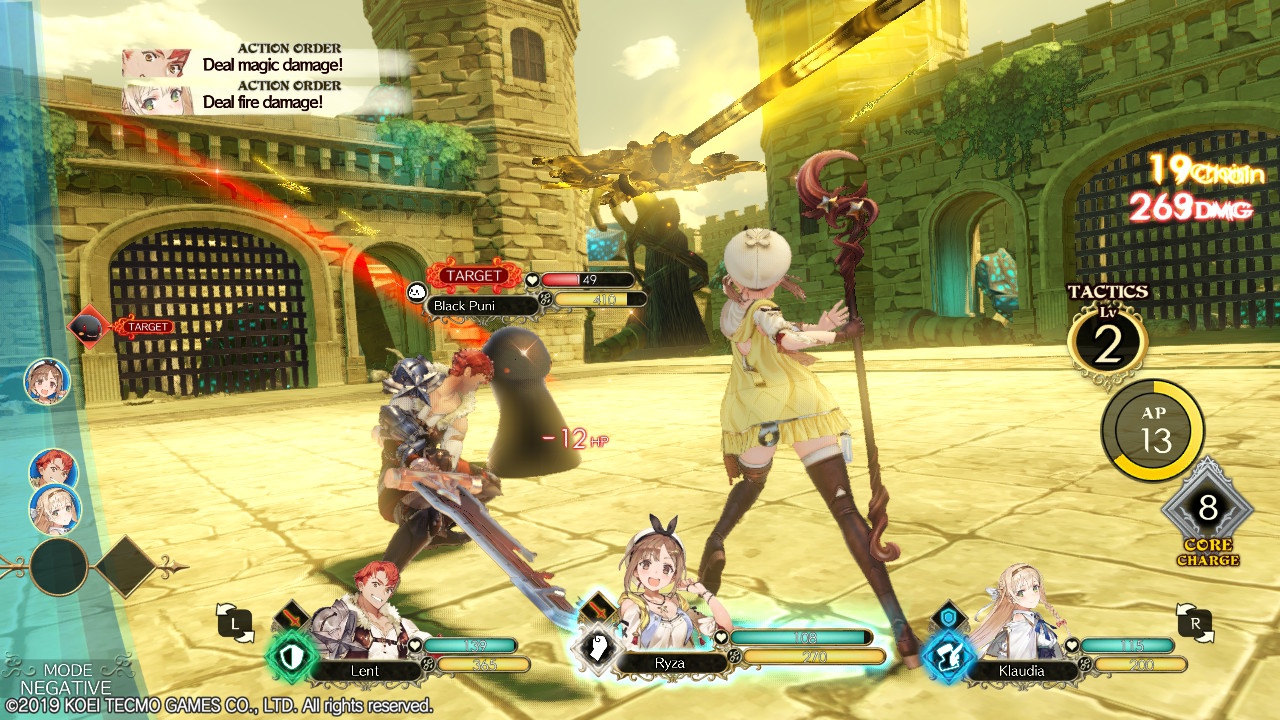Viewport: 1280px width, 720px height.
Task: Select the "Deal magic damage!" action order
Action: click(272, 65)
